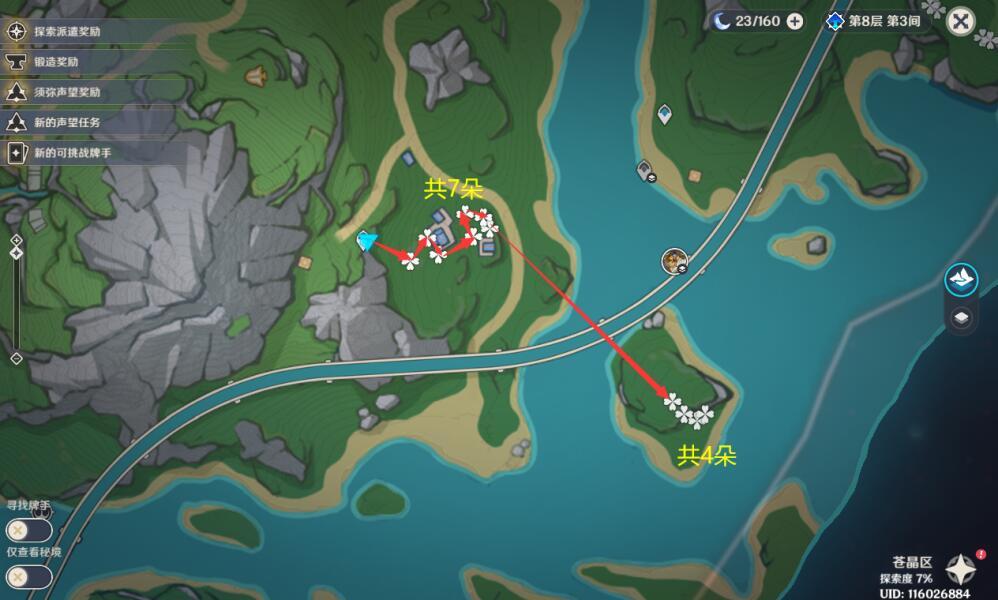Click the stacked layers button
Screen dimensions: 998x600
(x=961, y=318)
